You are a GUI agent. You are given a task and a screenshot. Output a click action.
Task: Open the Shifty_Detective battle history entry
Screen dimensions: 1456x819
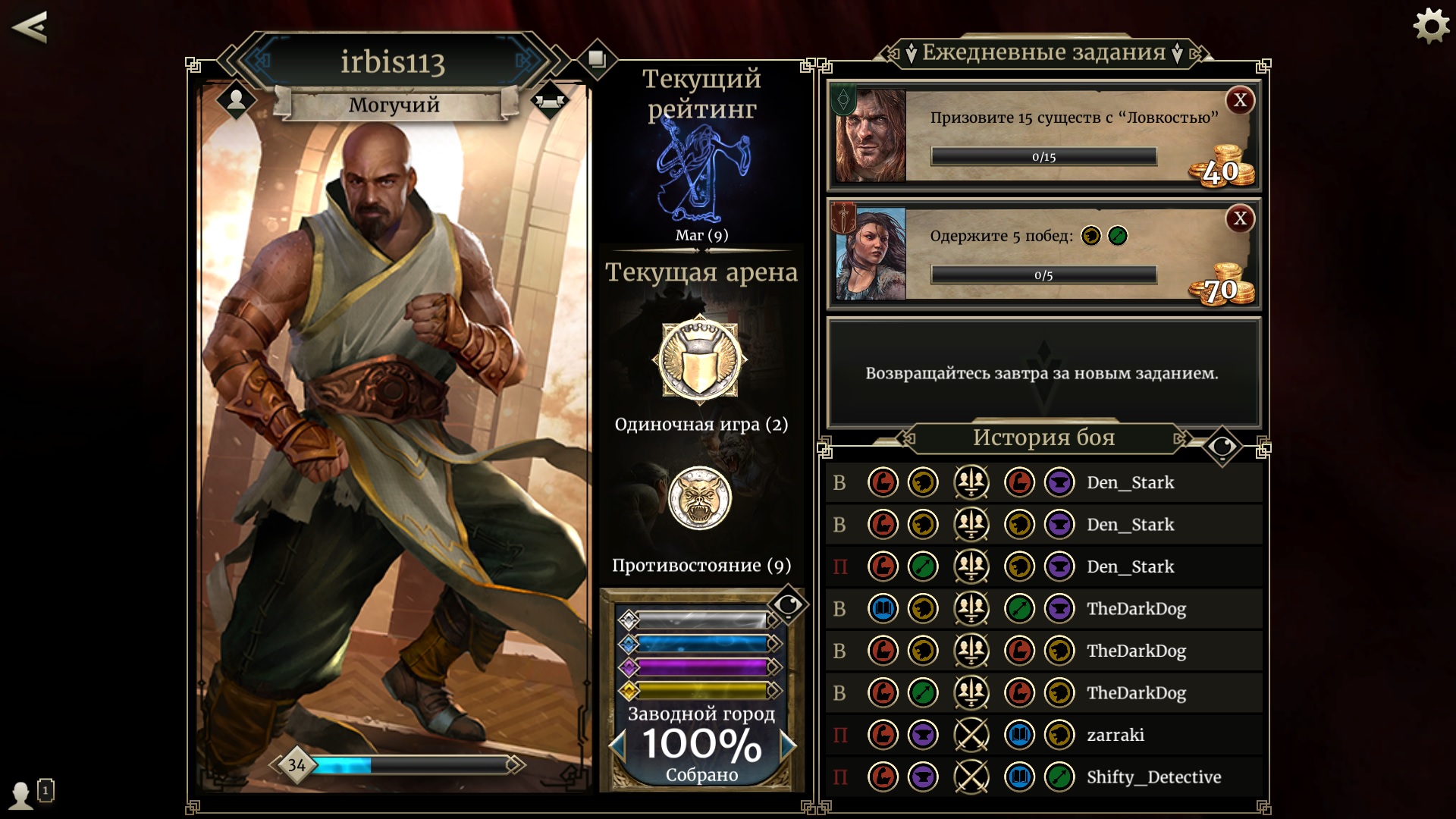[x=1043, y=777]
